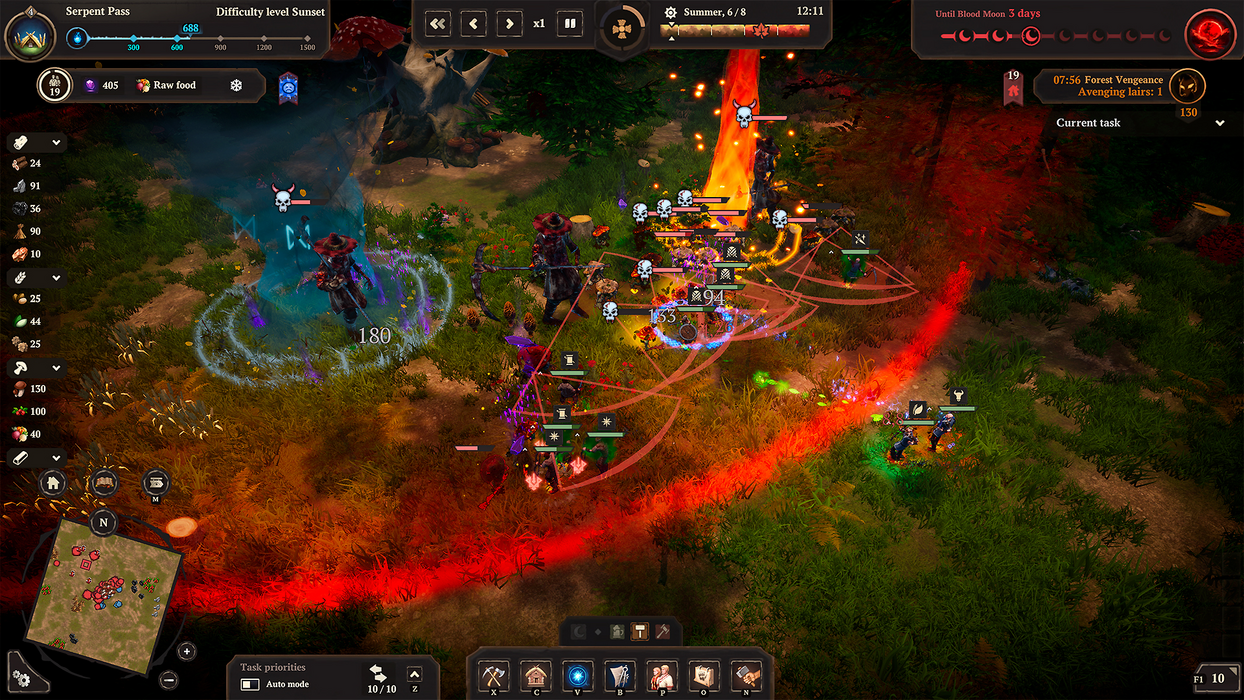Image resolution: width=1244 pixels, height=700 pixels.
Task: Increase game speed with the right arrow
Action: 509,23
